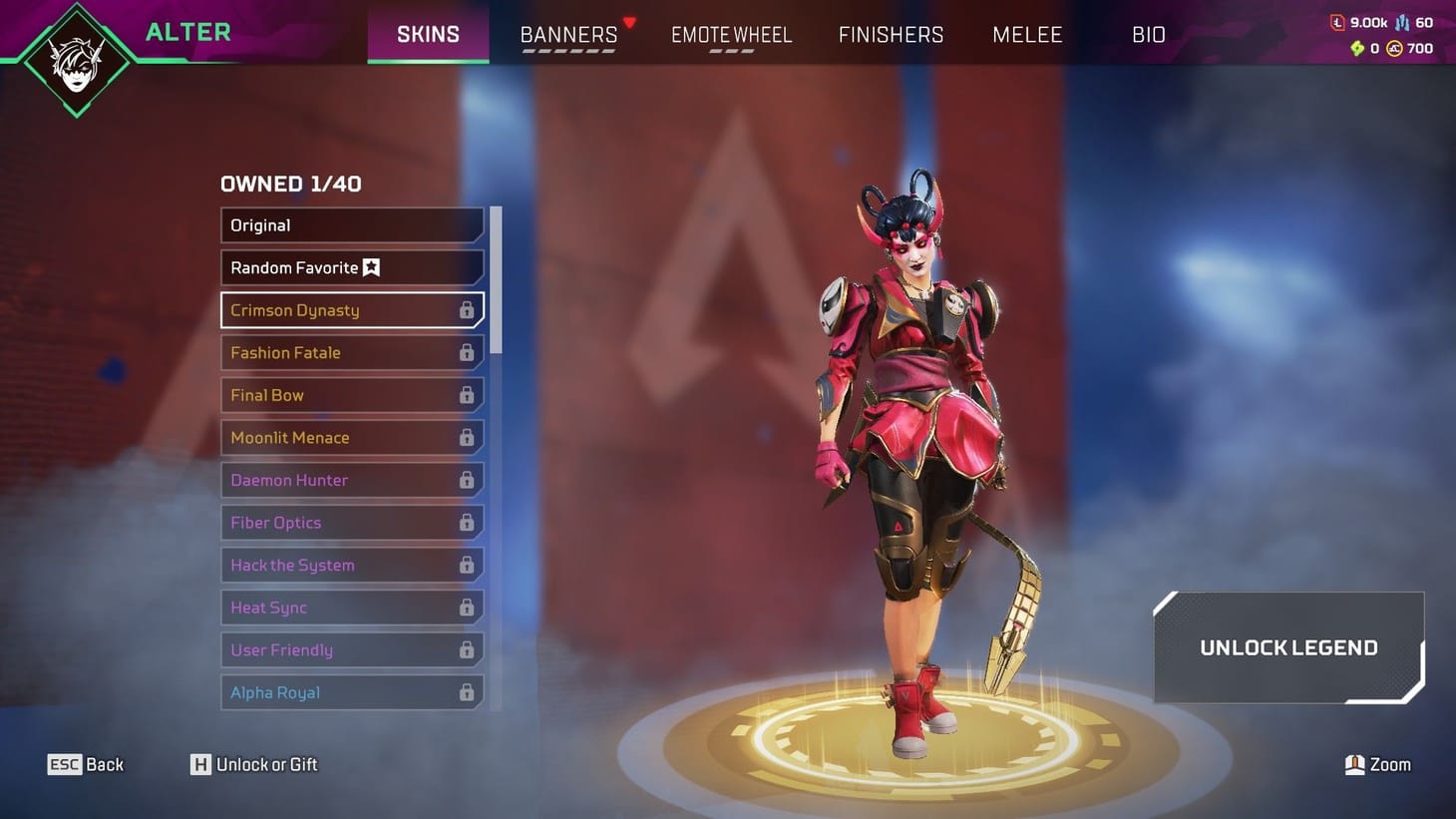Toggle the lock on Alpha Royal skin

[466, 692]
